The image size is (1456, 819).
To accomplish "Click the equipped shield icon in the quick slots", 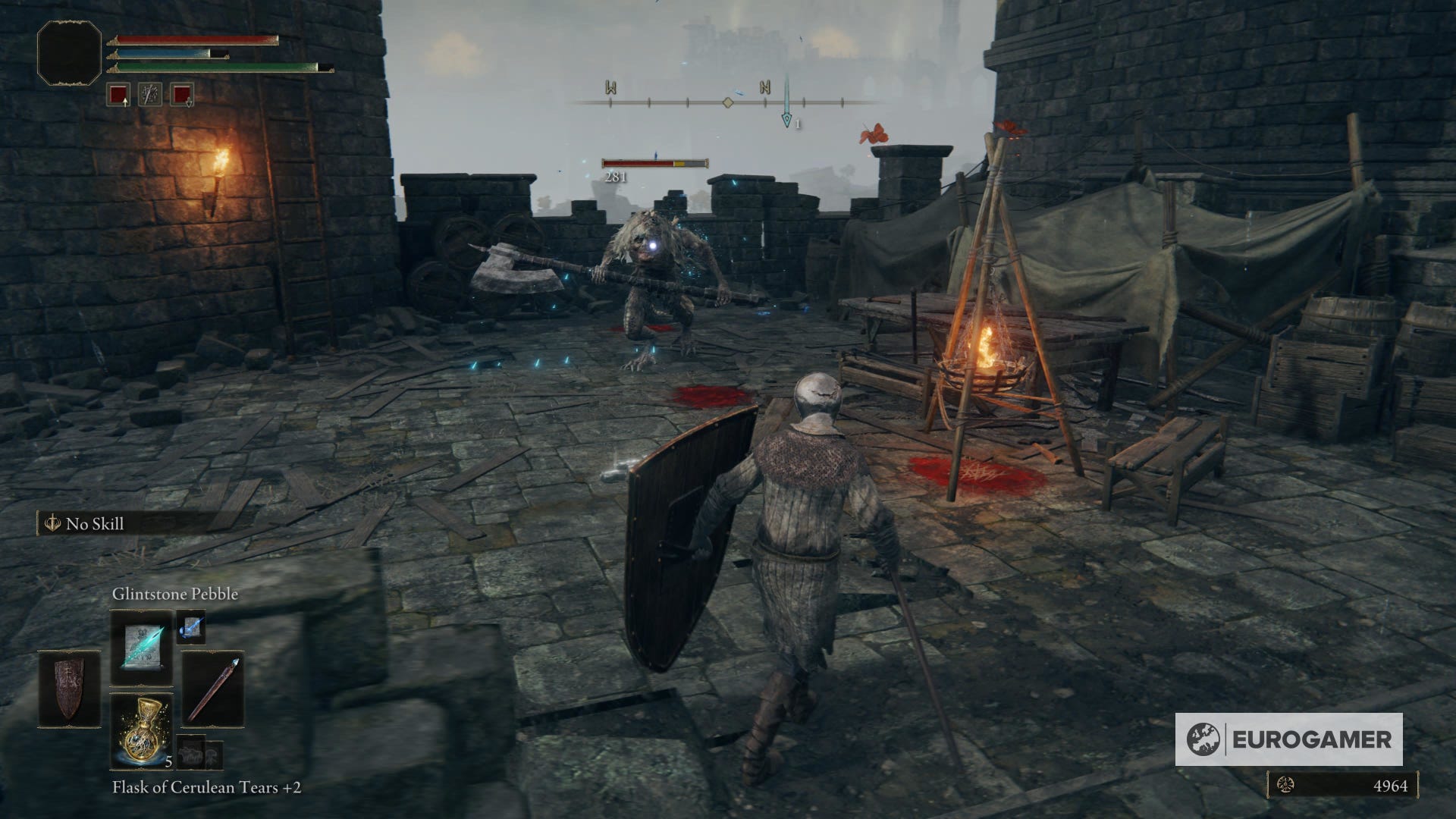I will click(68, 688).
